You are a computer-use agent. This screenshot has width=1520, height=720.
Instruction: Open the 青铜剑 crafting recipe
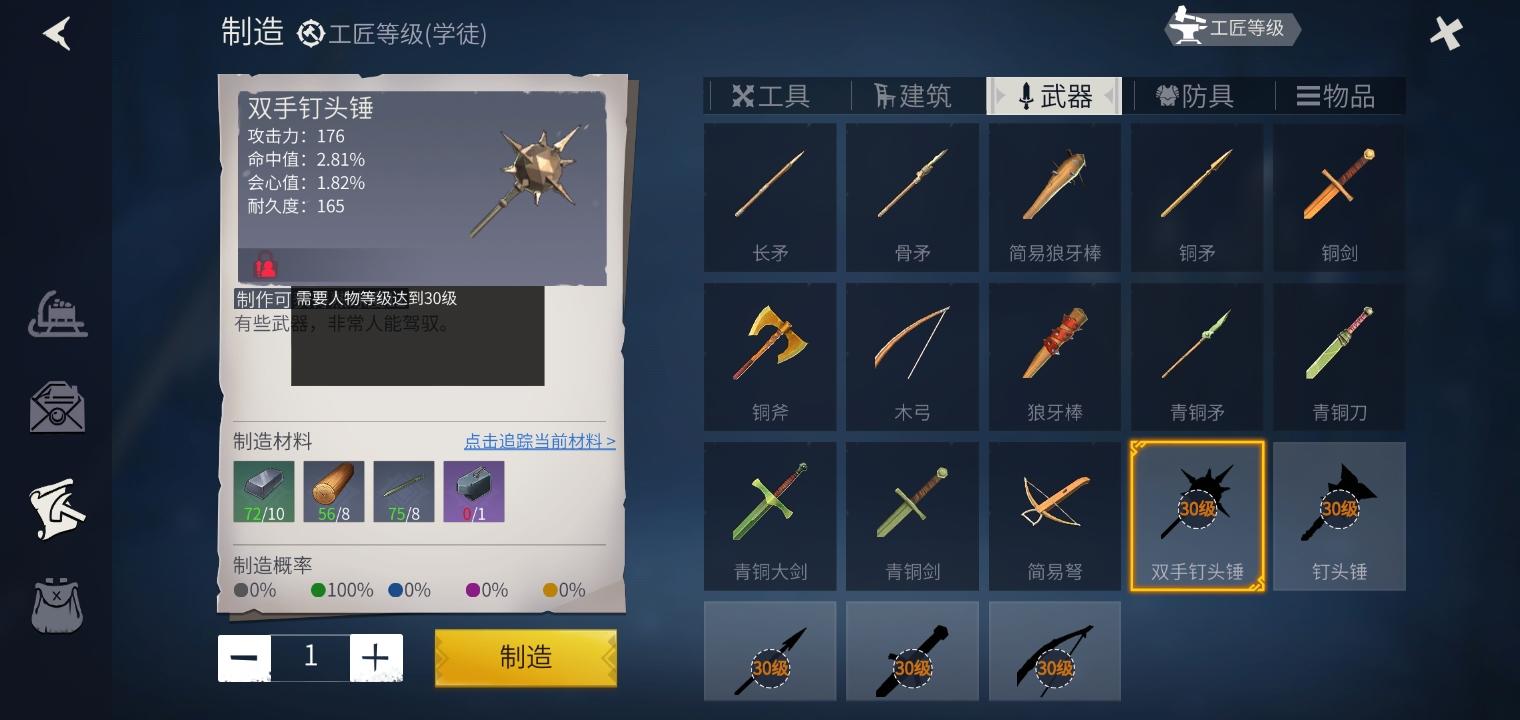[912, 516]
